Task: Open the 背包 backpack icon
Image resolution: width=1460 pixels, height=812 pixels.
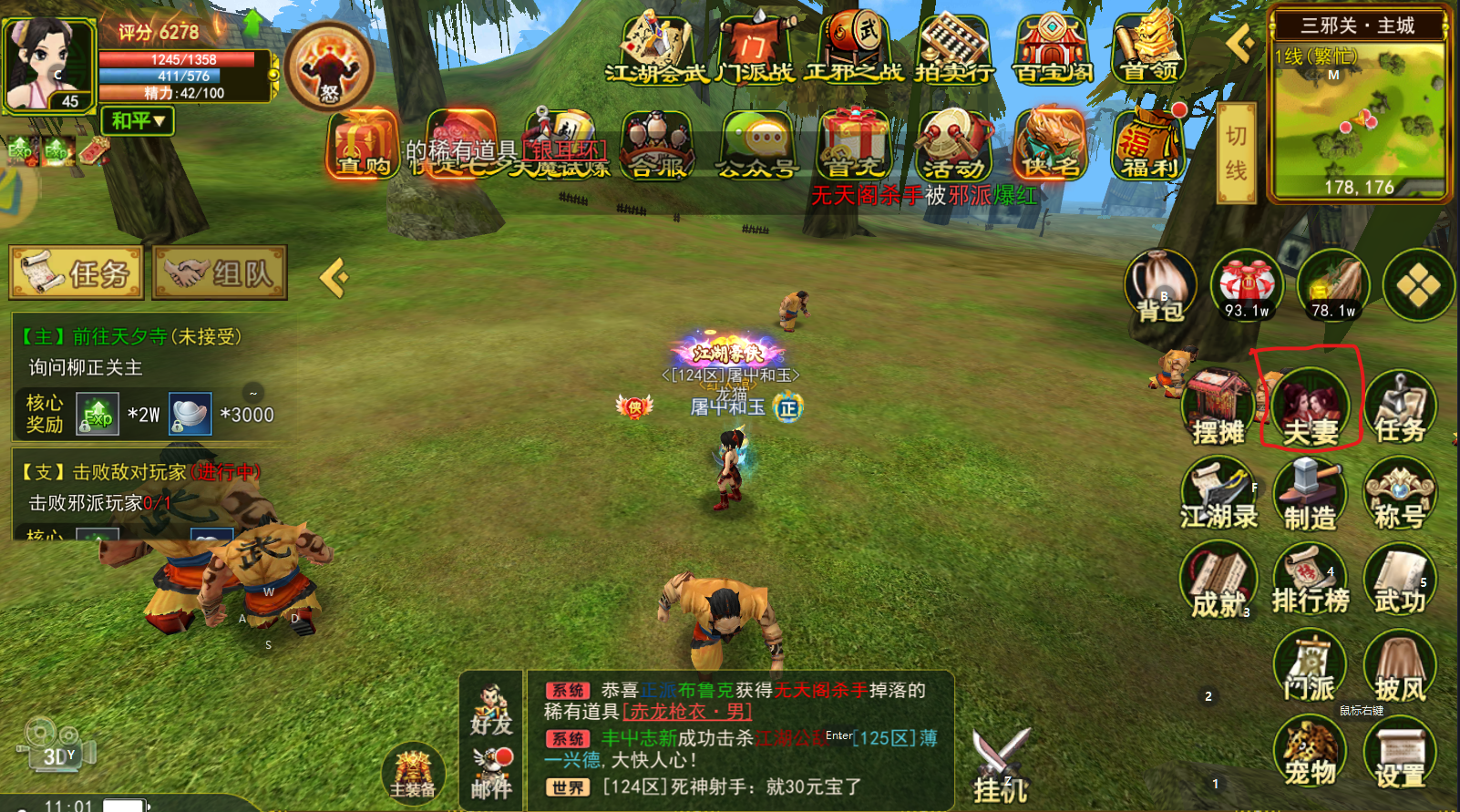Action: [x=1159, y=285]
